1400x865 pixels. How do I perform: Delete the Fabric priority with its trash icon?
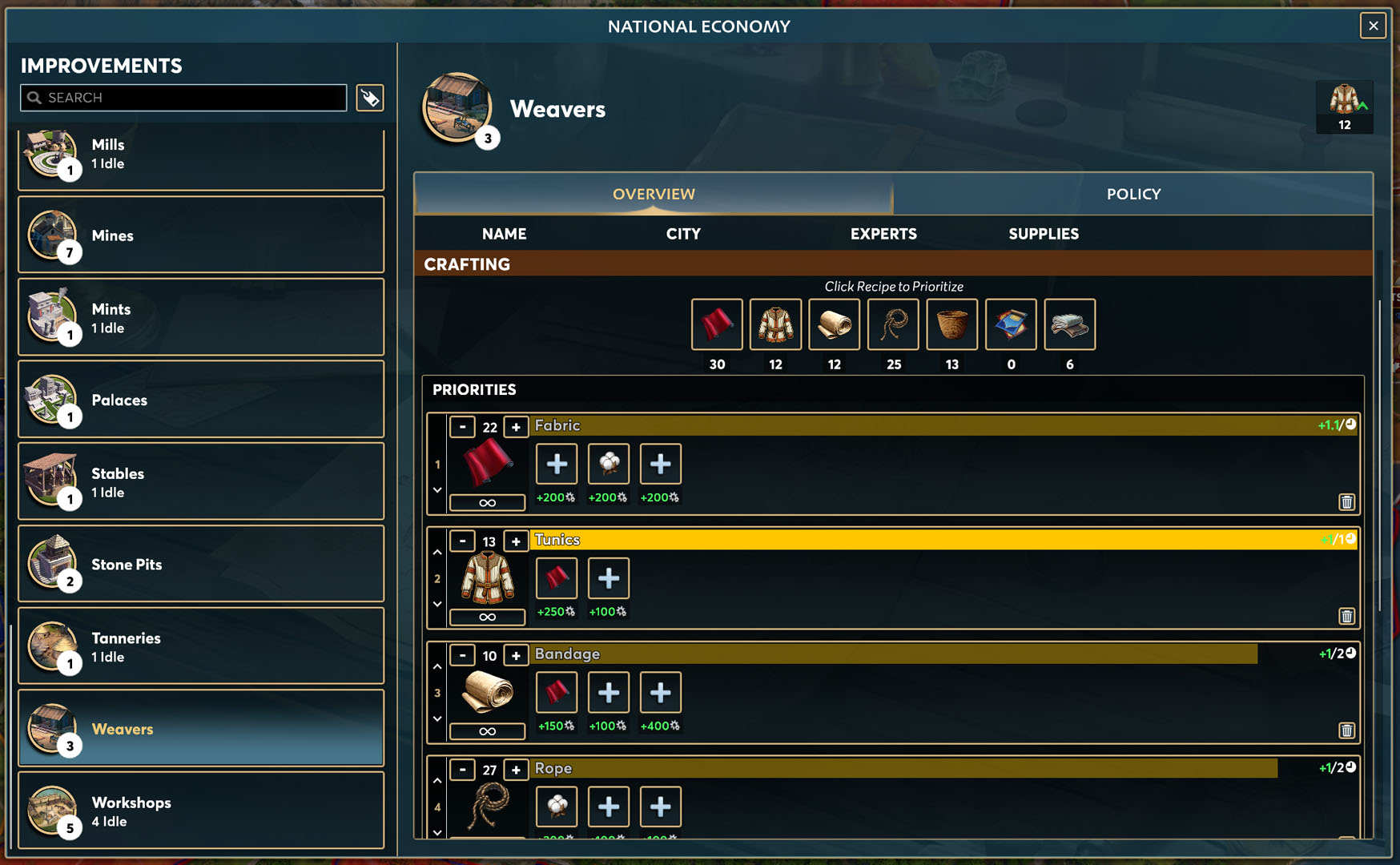click(1346, 502)
